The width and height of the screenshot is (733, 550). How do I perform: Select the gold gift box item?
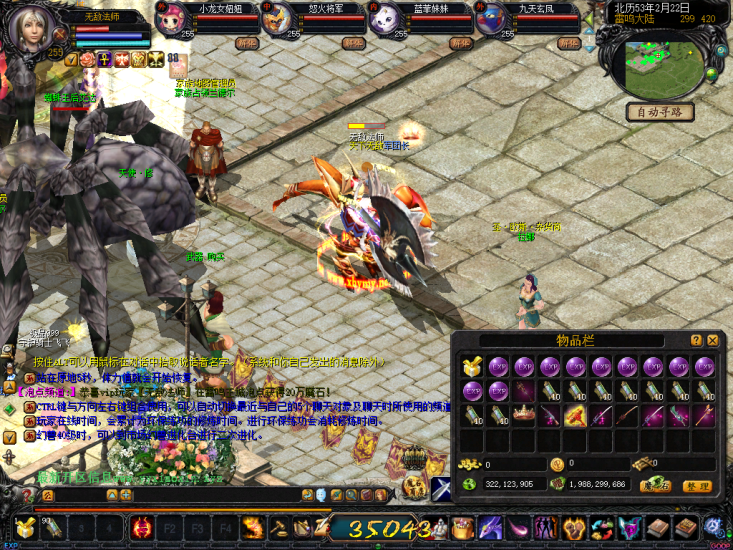(x=472, y=366)
